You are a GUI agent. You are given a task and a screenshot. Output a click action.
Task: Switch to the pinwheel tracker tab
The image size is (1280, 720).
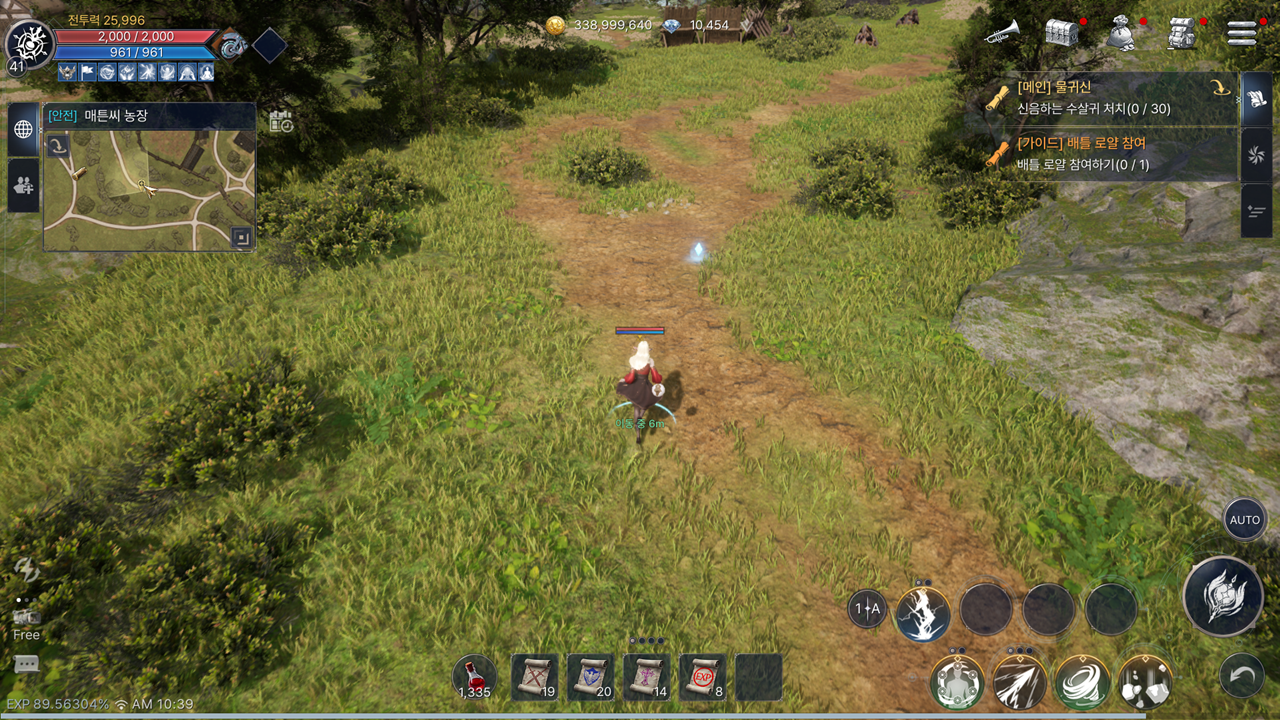1256,155
